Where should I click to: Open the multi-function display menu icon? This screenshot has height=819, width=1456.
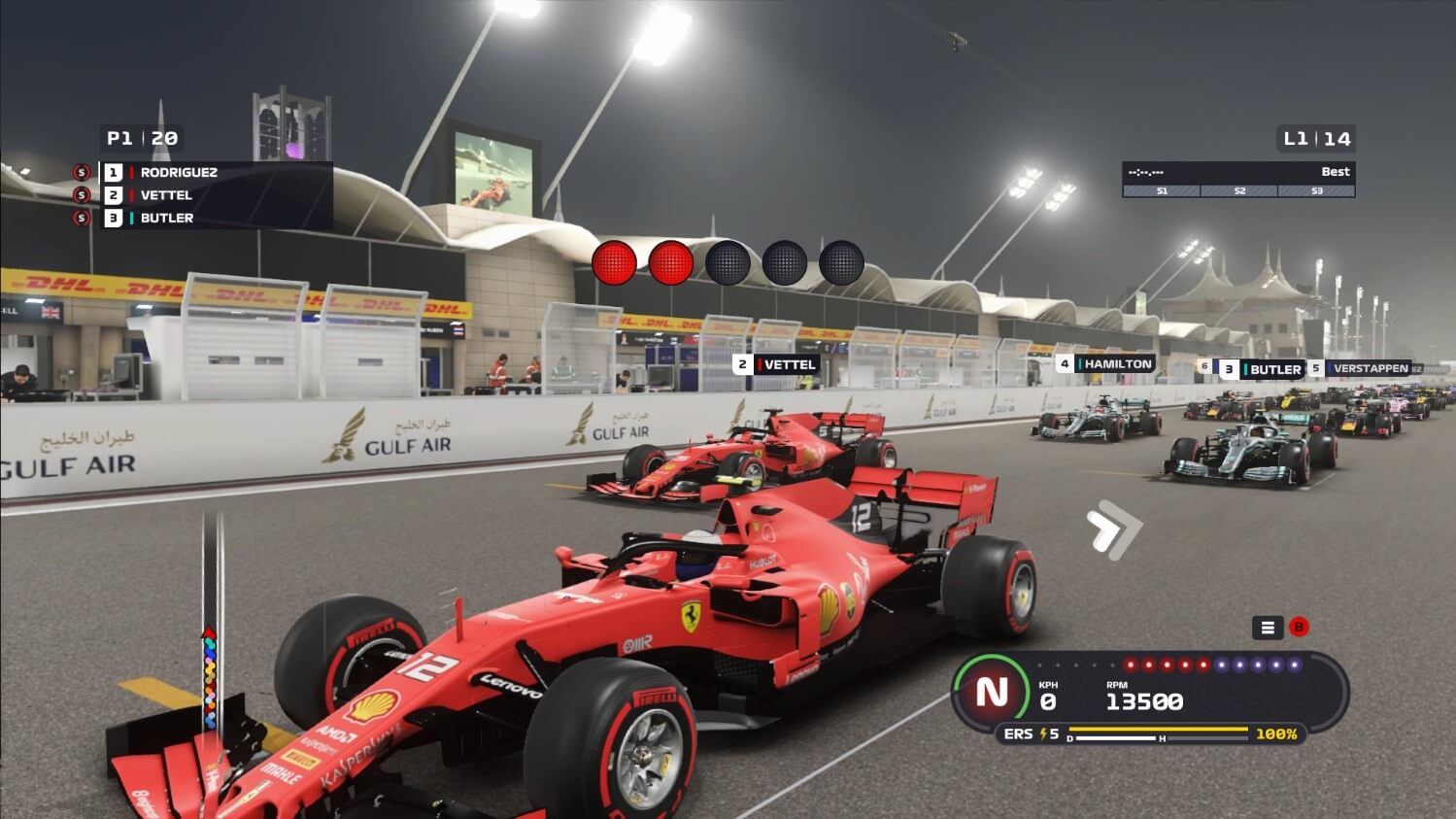point(1267,628)
